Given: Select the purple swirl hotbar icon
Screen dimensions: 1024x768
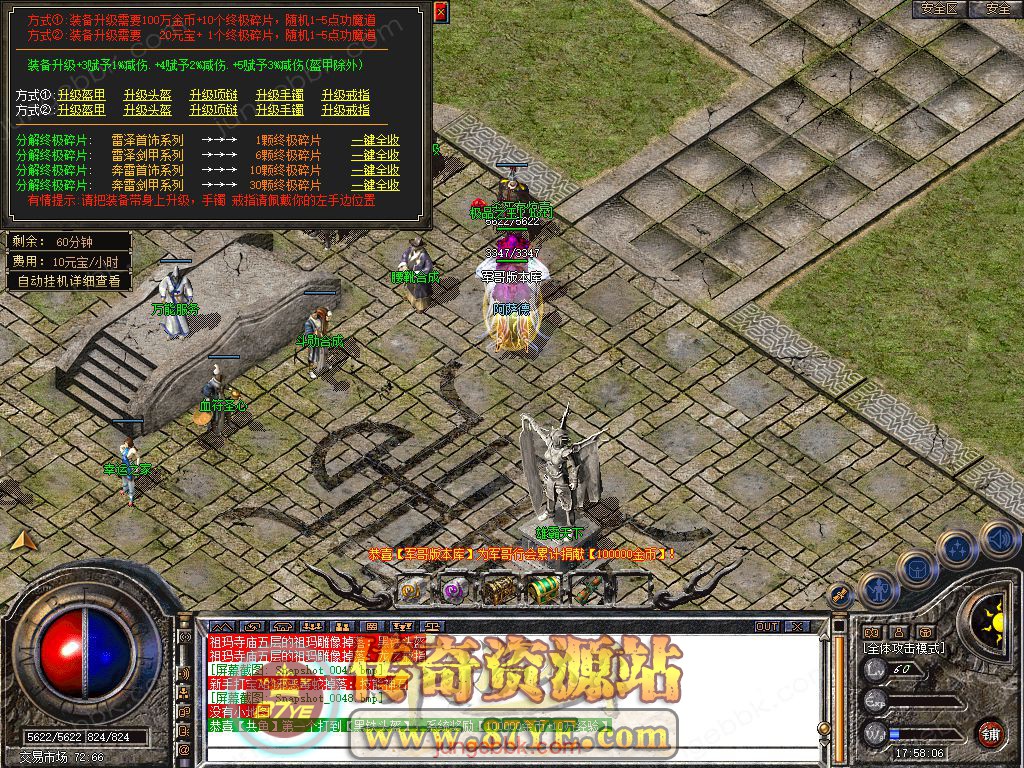Looking at the screenshot, I should (455, 590).
